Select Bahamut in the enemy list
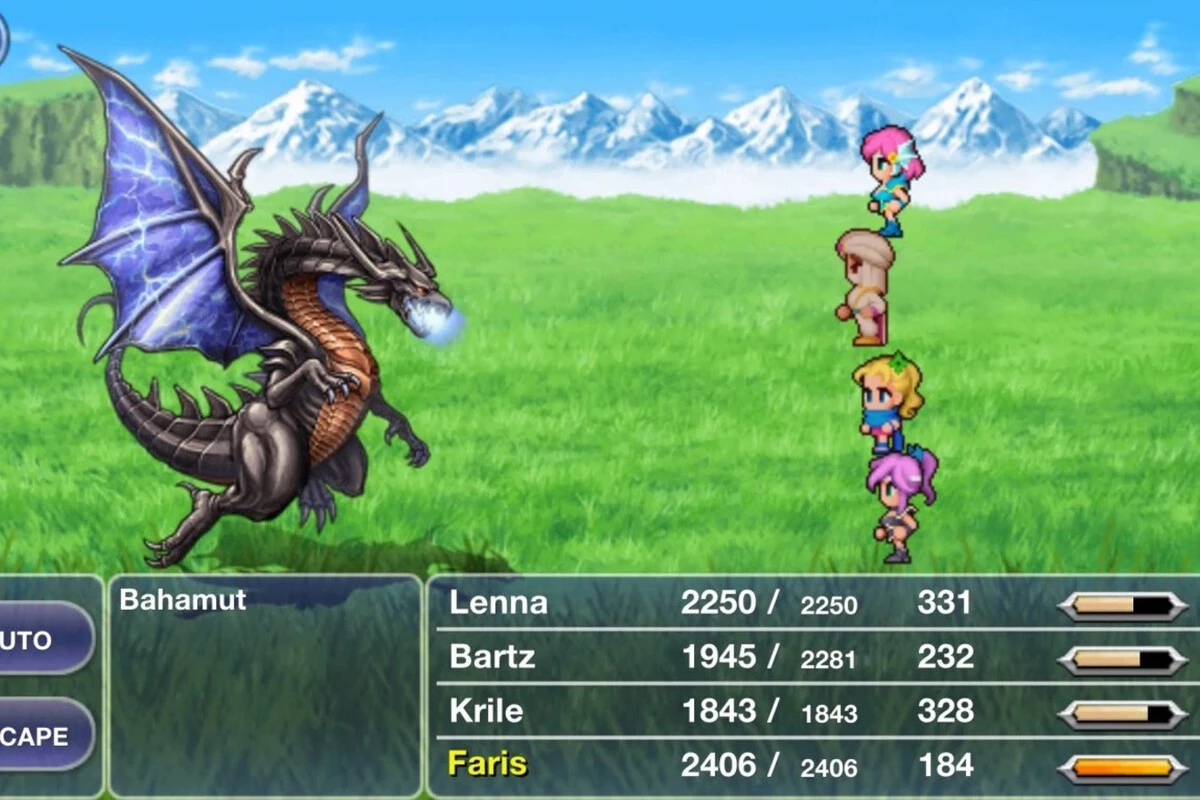This screenshot has height=800, width=1200. pos(183,600)
